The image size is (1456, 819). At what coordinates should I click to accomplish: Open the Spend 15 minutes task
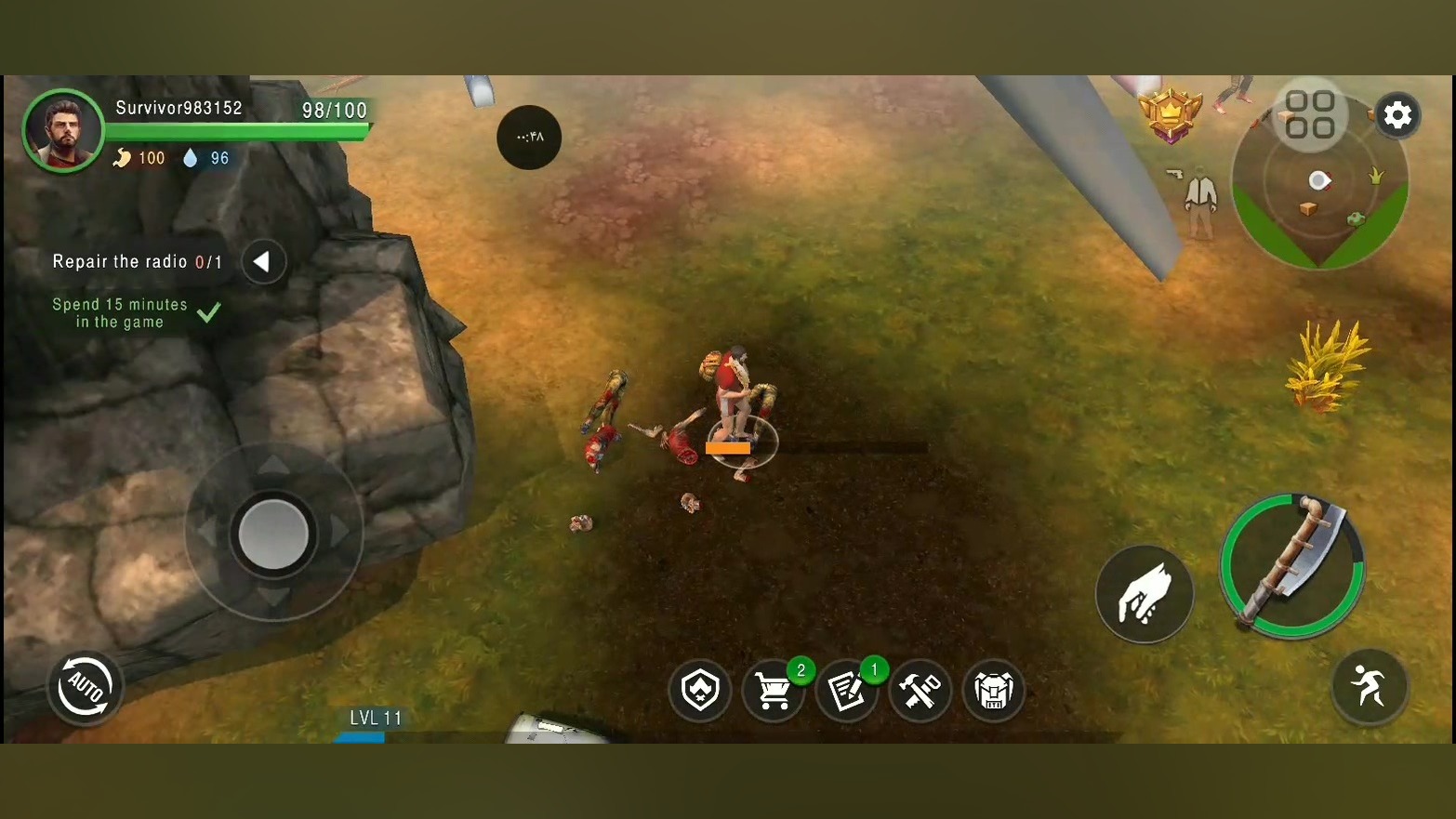click(120, 313)
